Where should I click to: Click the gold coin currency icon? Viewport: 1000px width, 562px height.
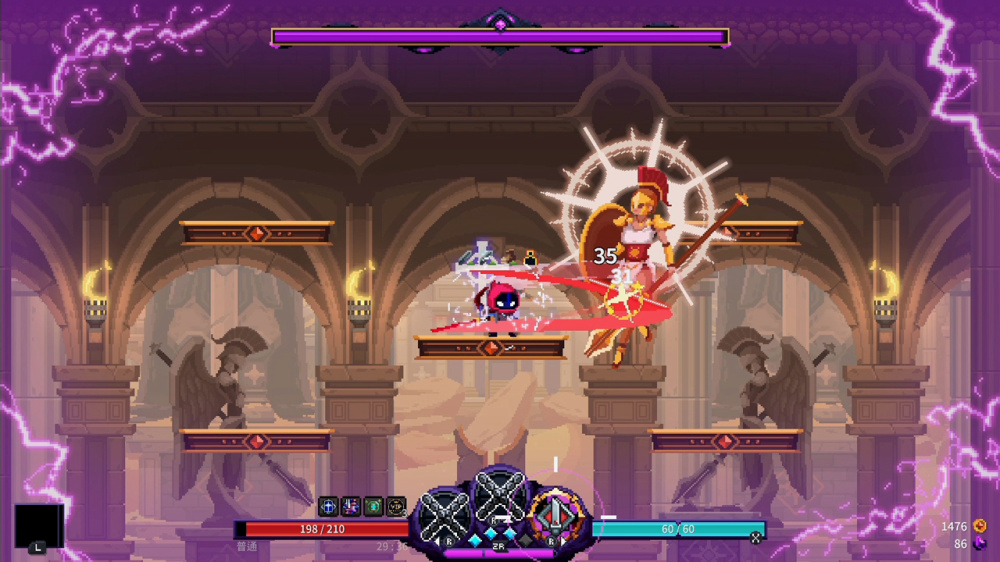(x=979, y=526)
